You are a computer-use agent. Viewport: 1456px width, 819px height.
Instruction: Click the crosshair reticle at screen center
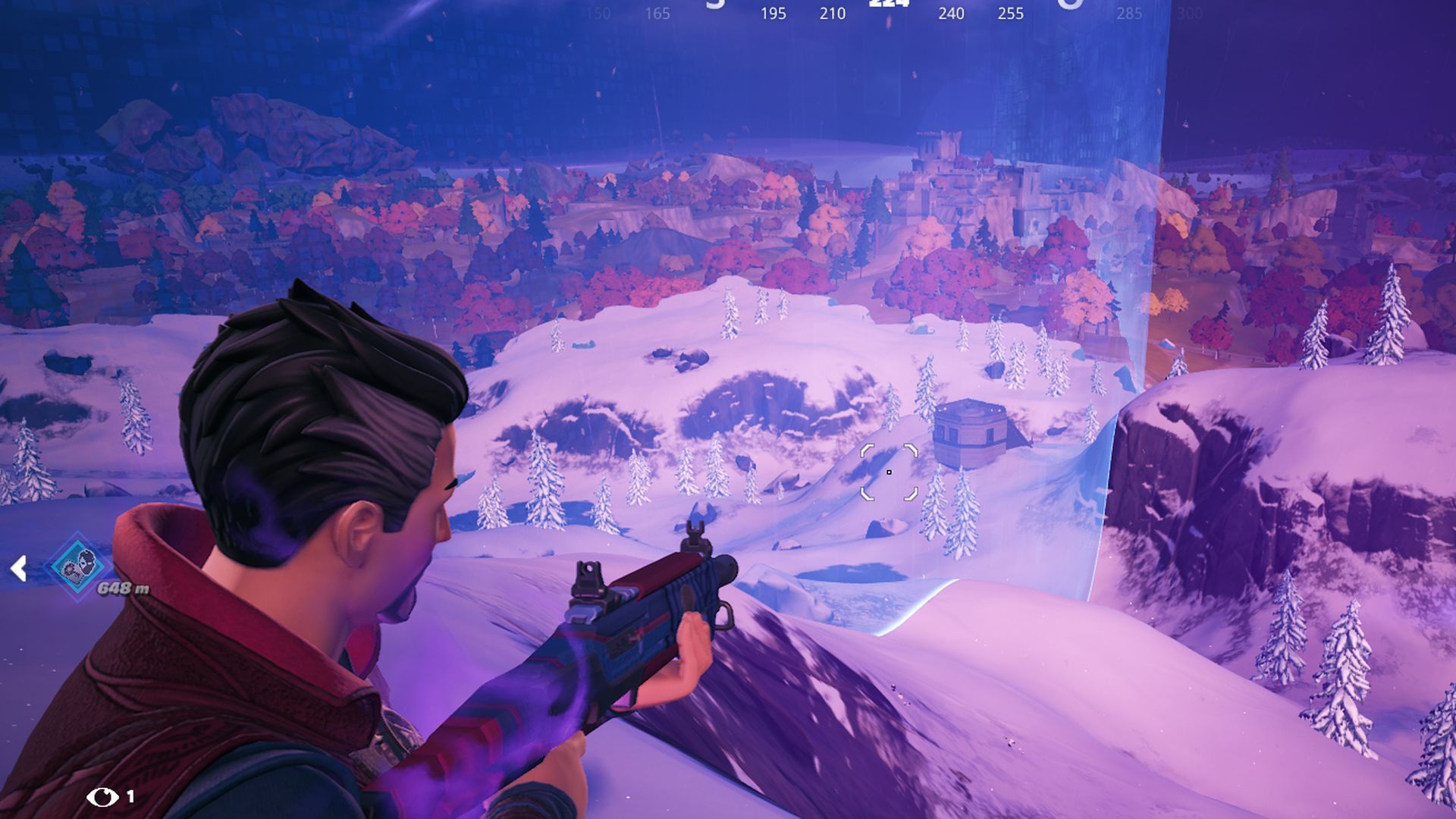[890, 474]
